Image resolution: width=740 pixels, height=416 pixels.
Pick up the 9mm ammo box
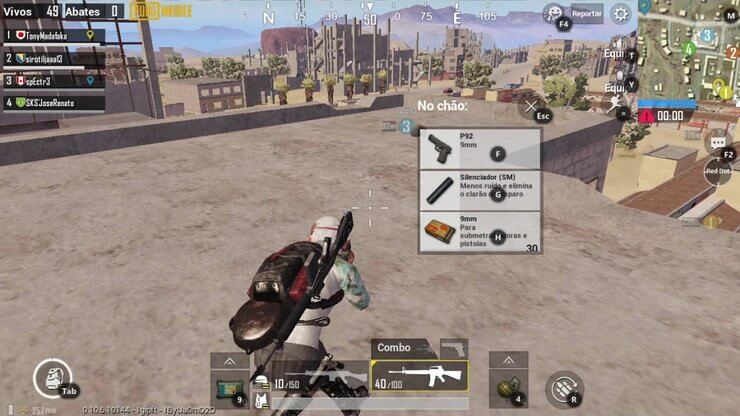pyautogui.click(x=480, y=232)
